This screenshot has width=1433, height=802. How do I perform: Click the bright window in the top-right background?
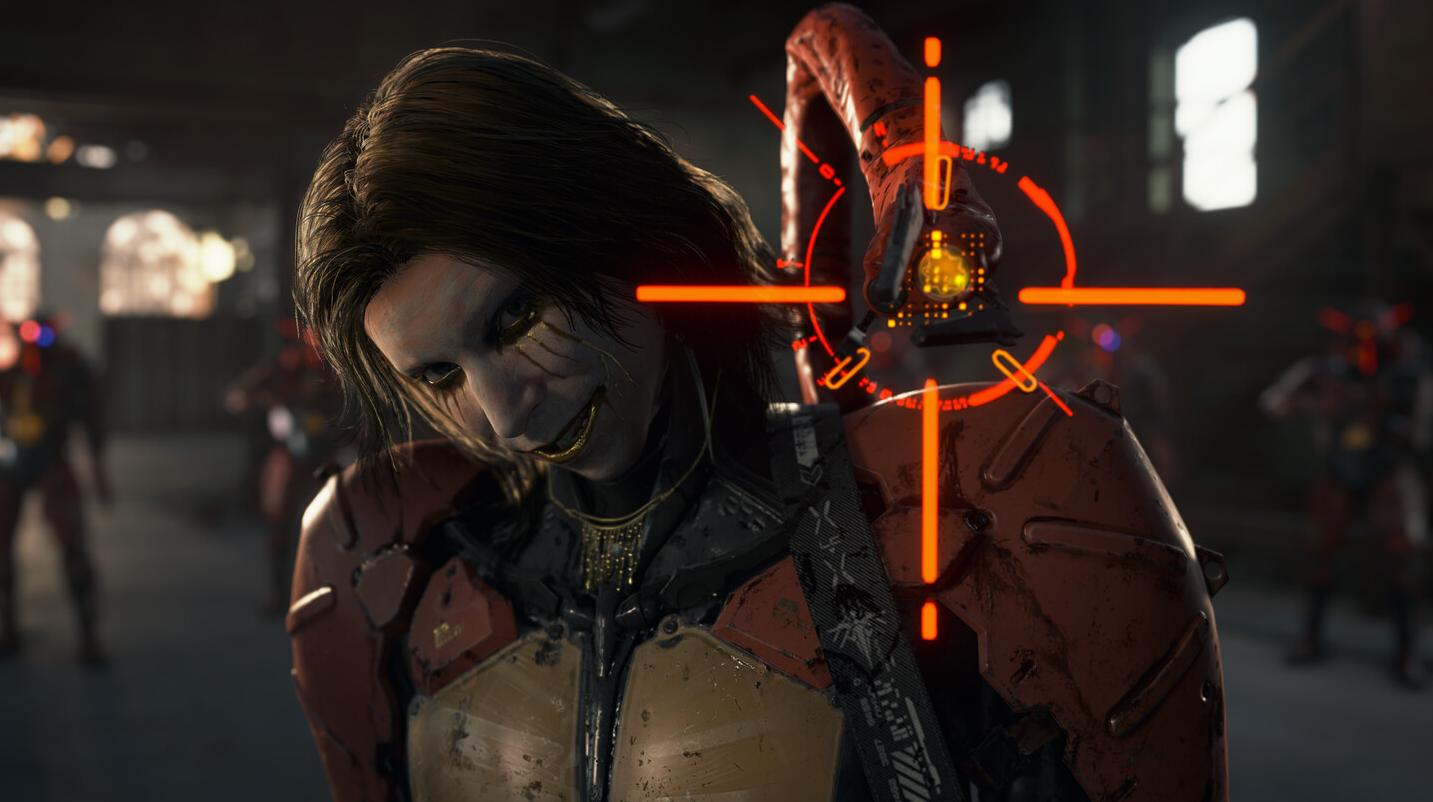pyautogui.click(x=1215, y=100)
